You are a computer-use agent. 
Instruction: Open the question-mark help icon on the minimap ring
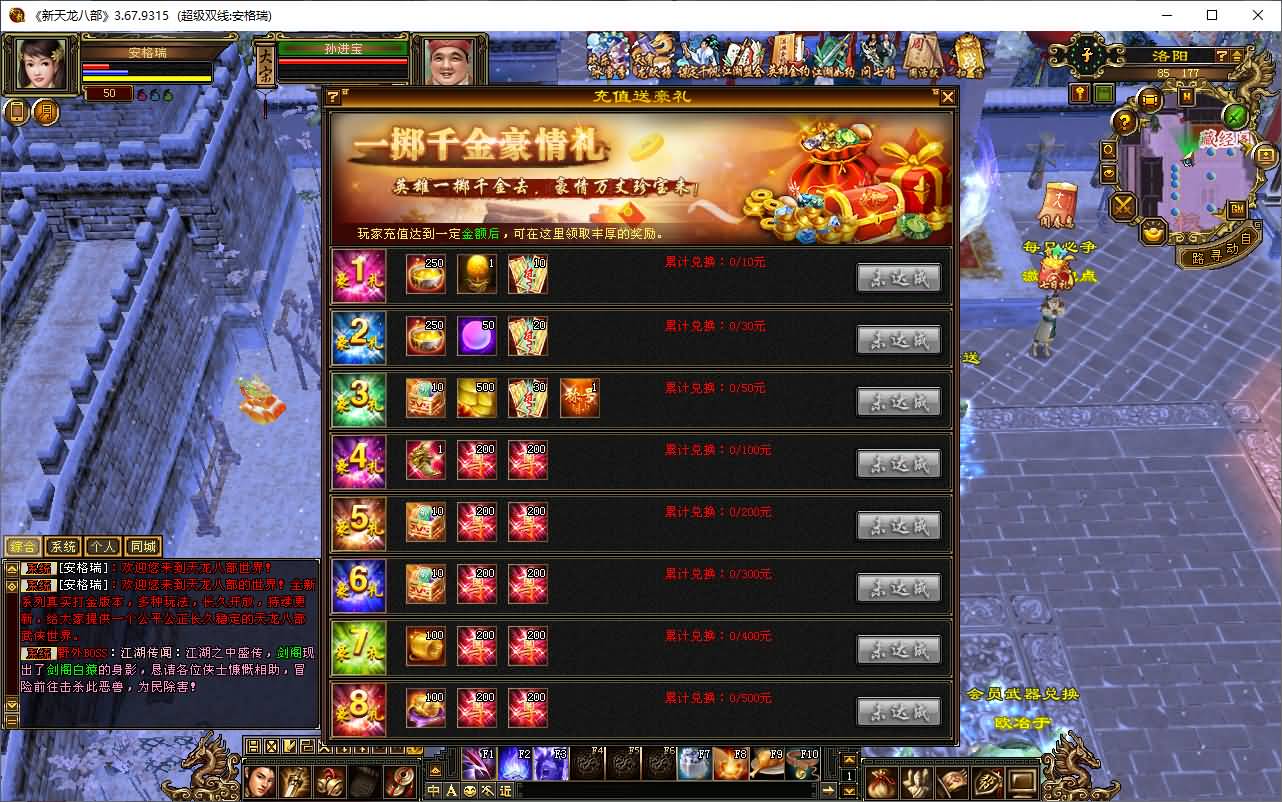[x=1124, y=121]
